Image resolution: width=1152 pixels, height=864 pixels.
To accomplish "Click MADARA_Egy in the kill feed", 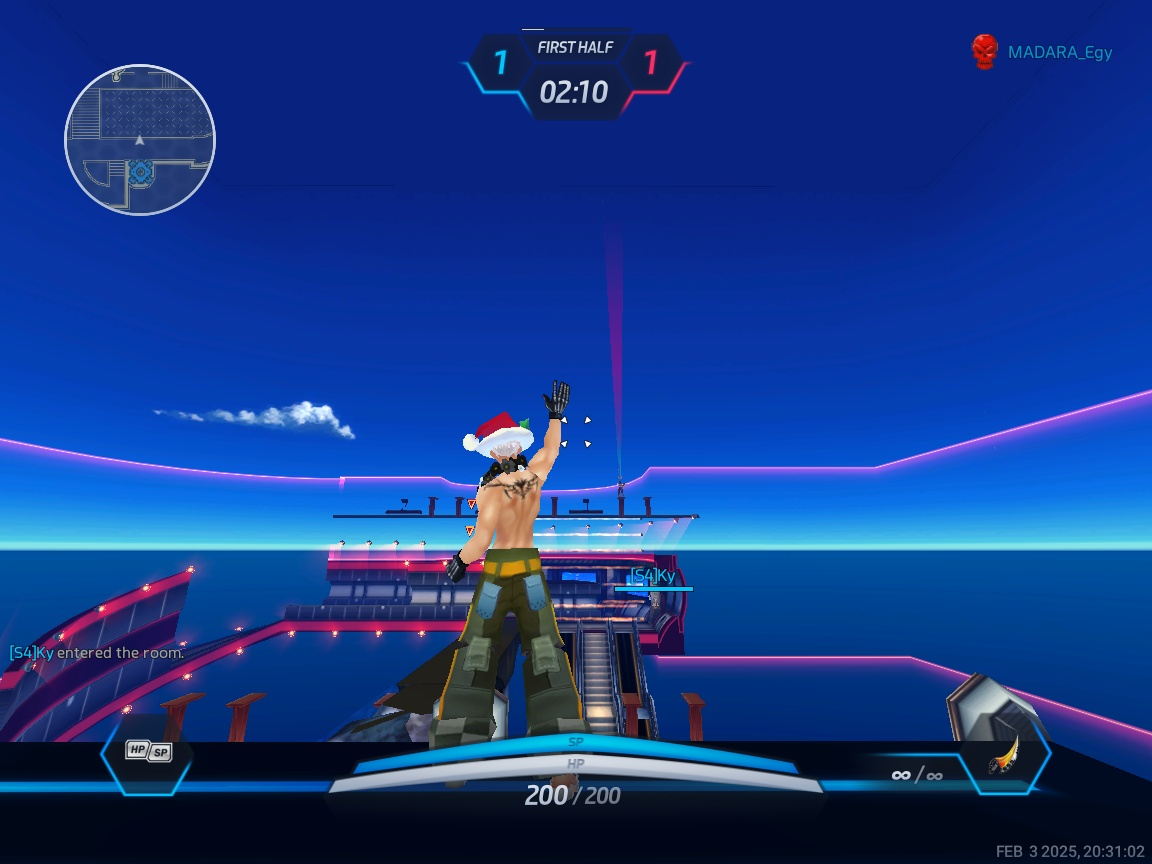I will click(x=1059, y=53).
